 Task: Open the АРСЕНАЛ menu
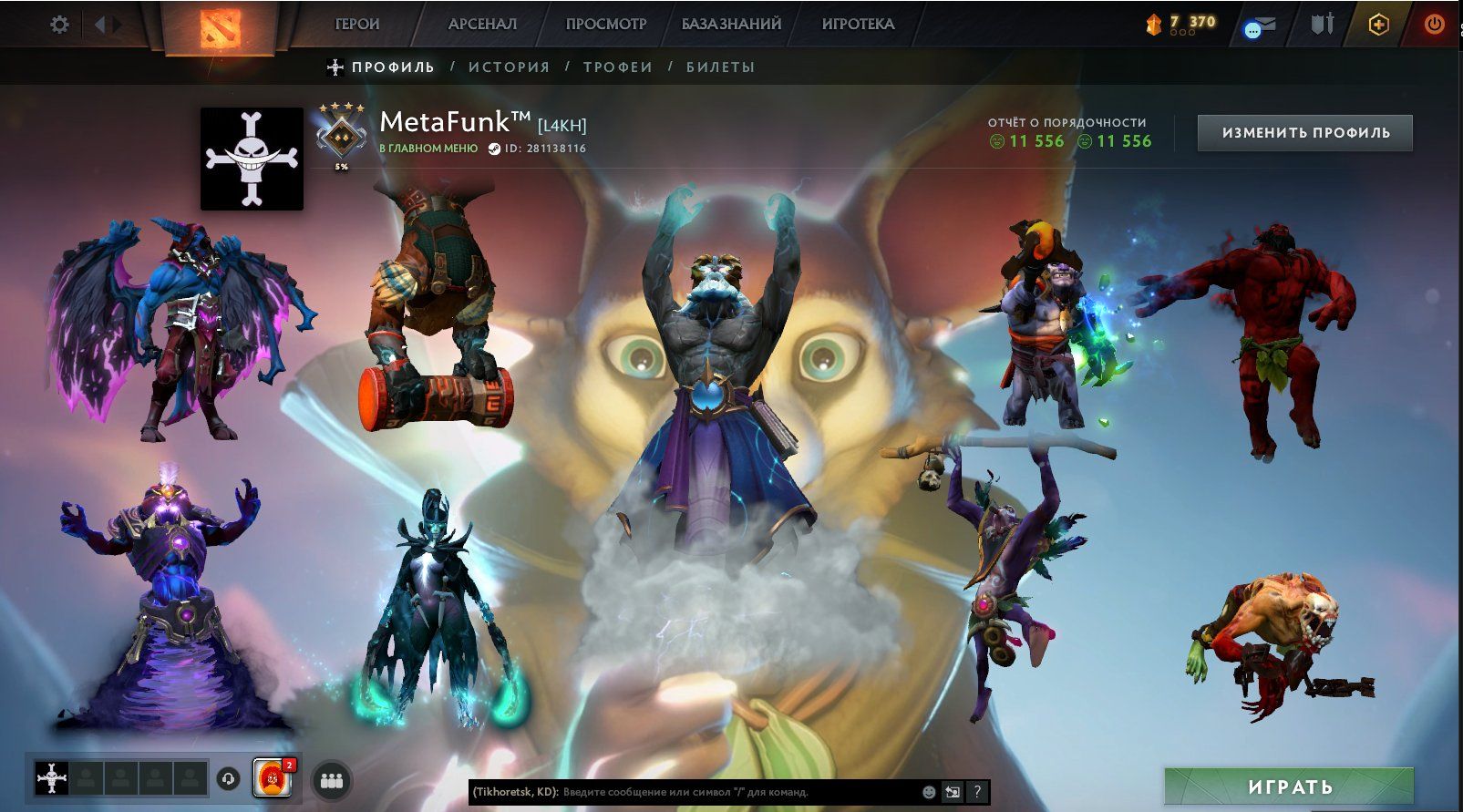click(482, 25)
